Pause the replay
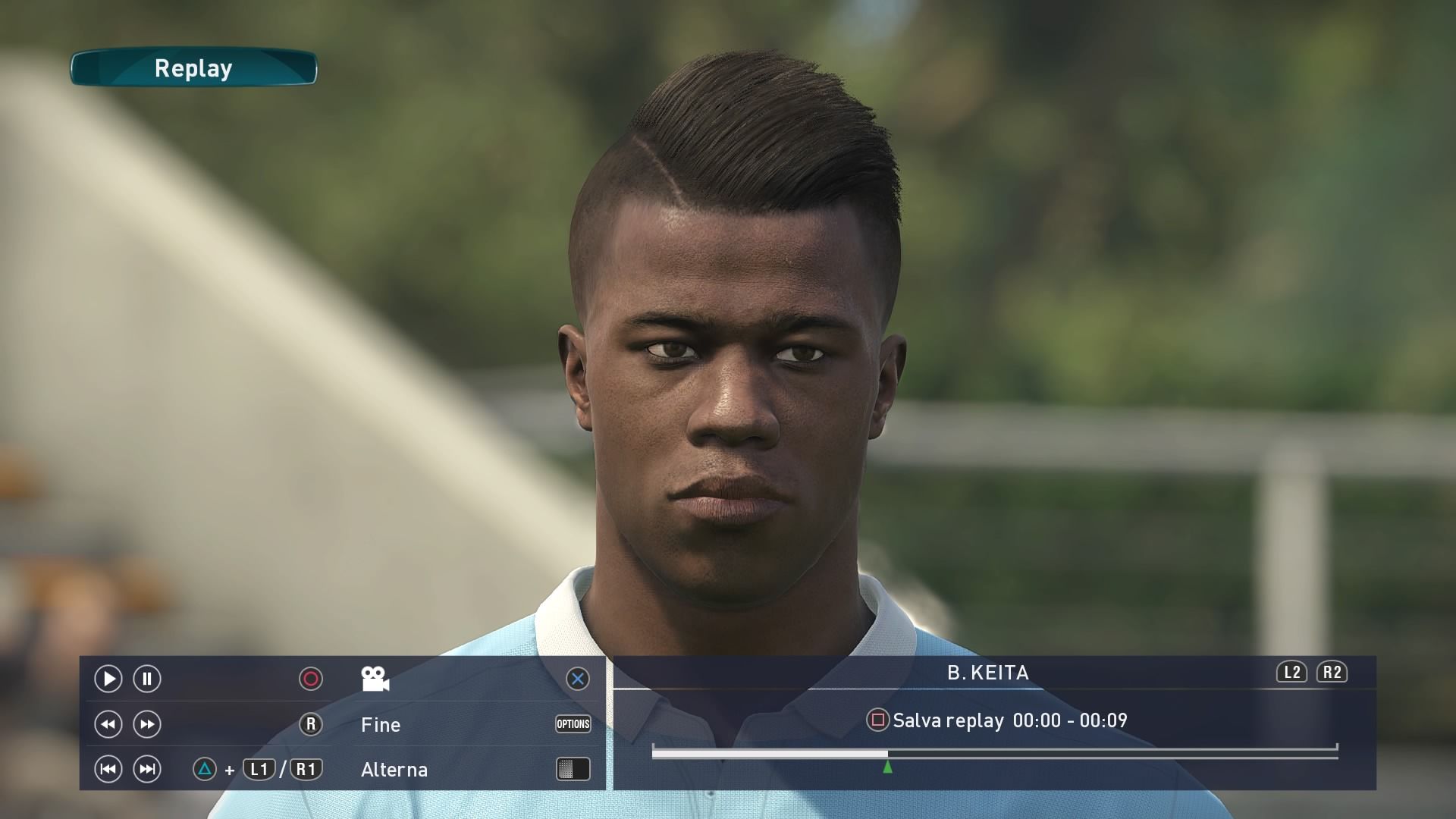Screen dimensions: 1456x819 pyautogui.click(x=147, y=679)
